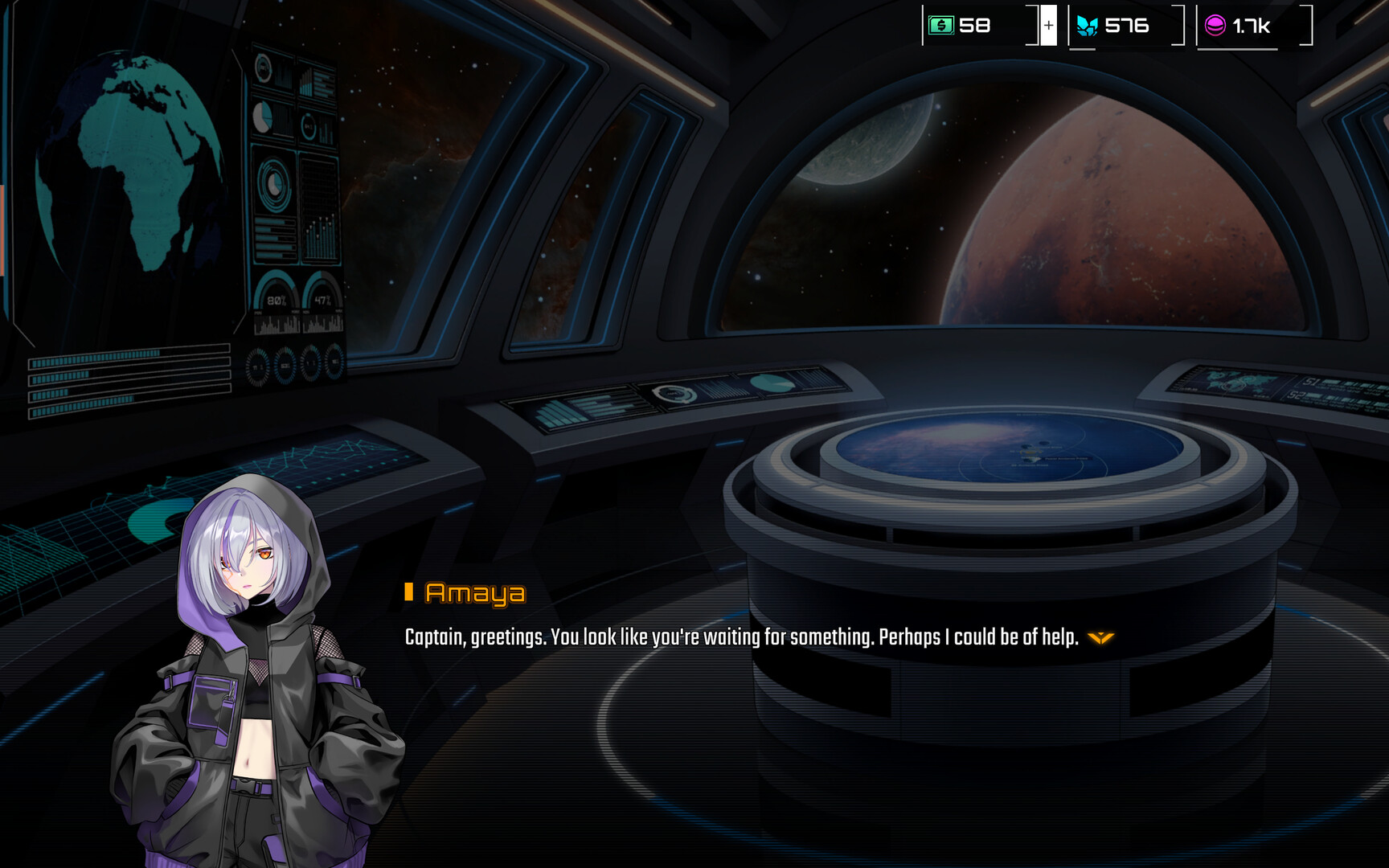The height and width of the screenshot is (868, 1389).
Task: Advance dialogue with the orange arrow indicator
Action: (x=1100, y=637)
